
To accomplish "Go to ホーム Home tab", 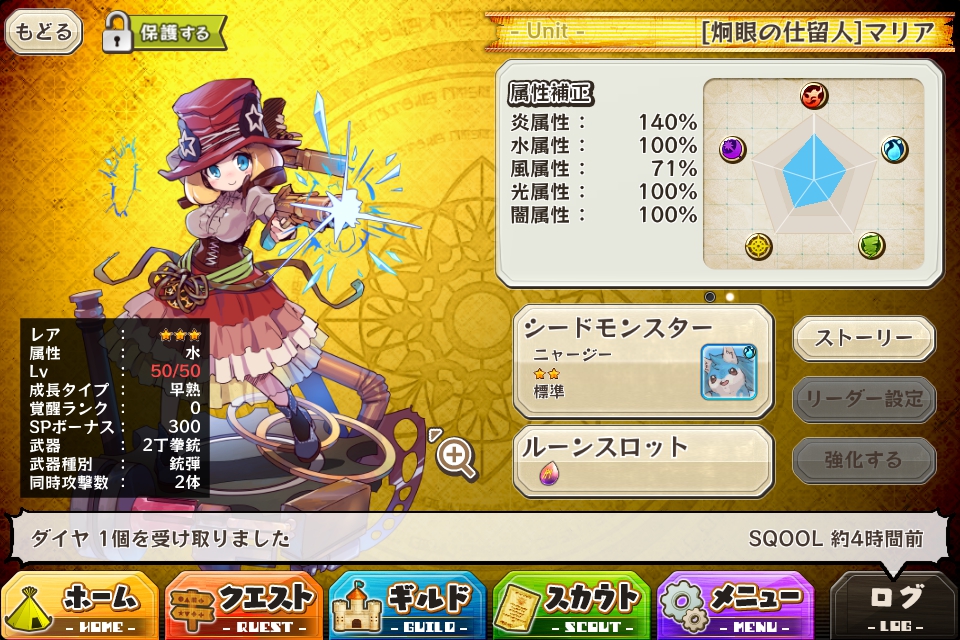I will [x=80, y=605].
